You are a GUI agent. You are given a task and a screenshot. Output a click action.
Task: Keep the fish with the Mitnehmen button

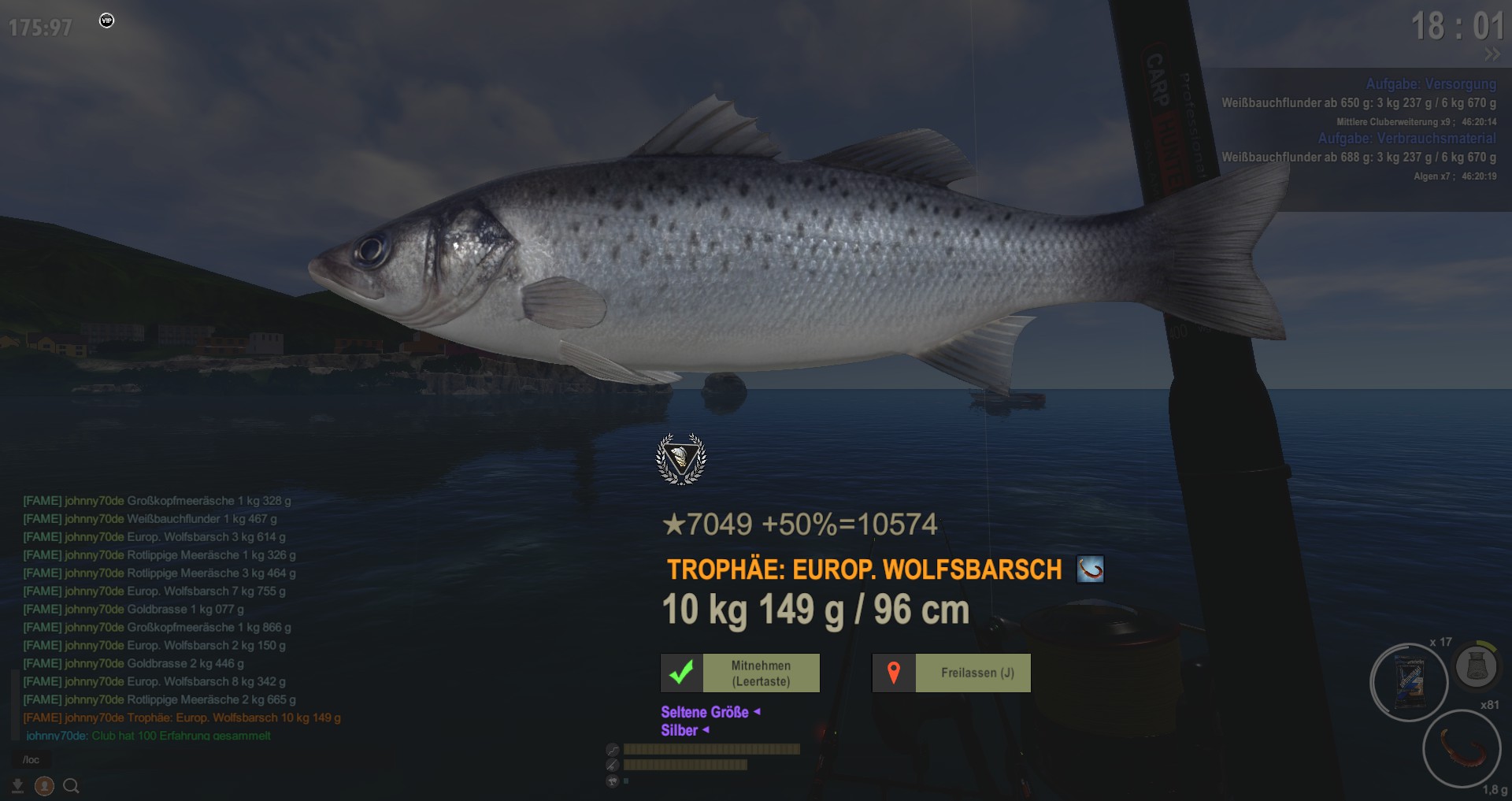click(740, 673)
